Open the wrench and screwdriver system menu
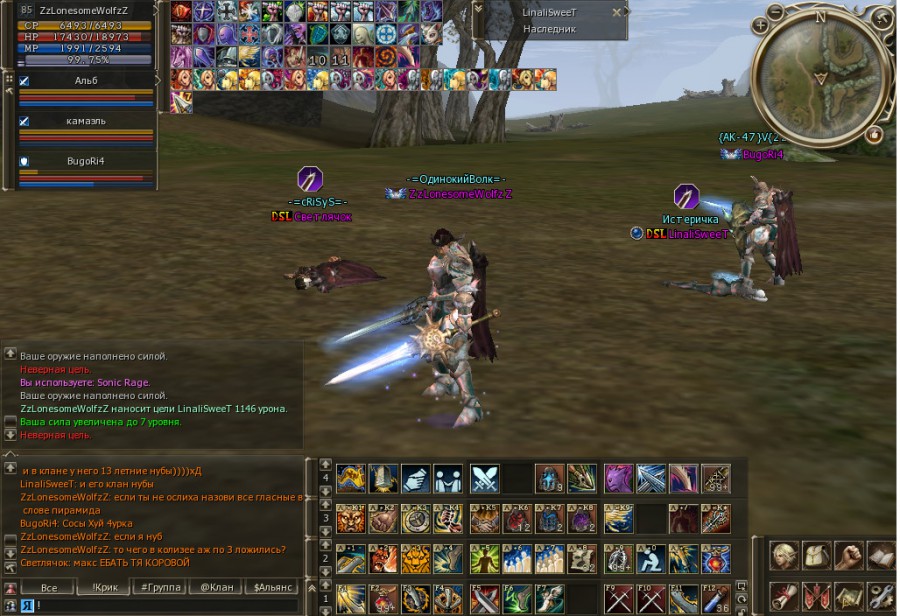This screenshot has height=616, width=900. point(881,597)
